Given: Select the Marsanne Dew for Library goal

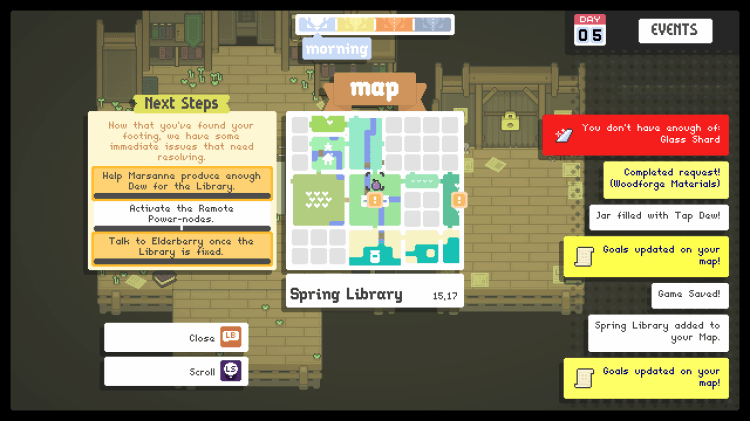Looking at the screenshot, I should 182,182.
